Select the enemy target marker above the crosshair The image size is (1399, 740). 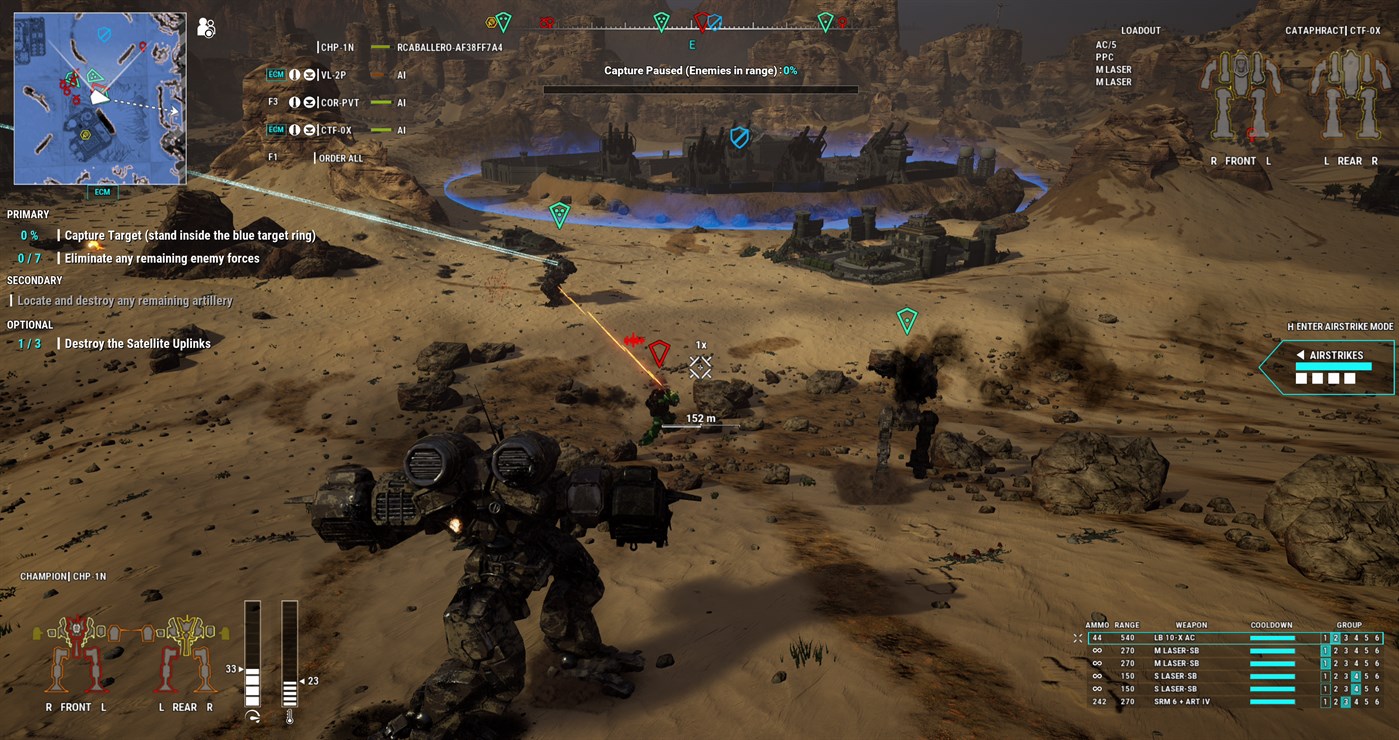click(659, 352)
